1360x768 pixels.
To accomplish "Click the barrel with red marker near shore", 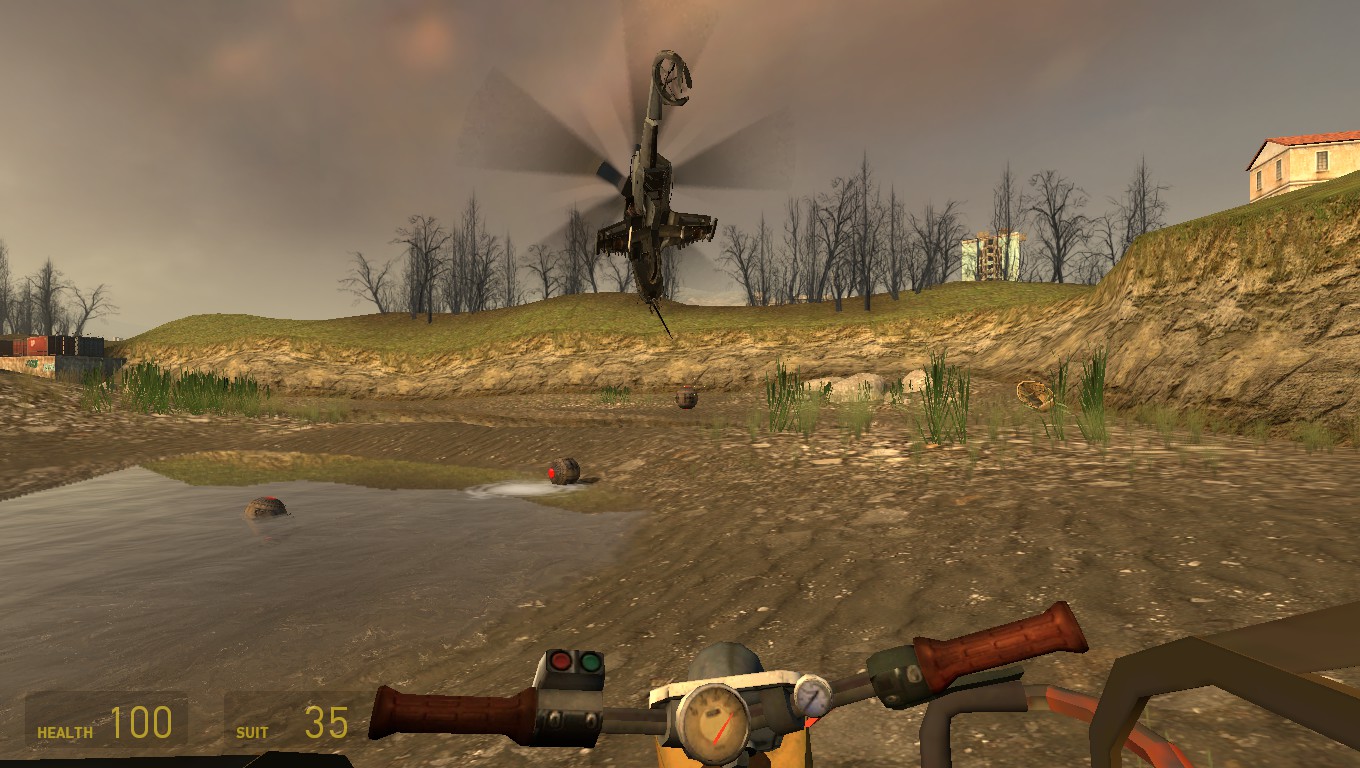I will [563, 470].
